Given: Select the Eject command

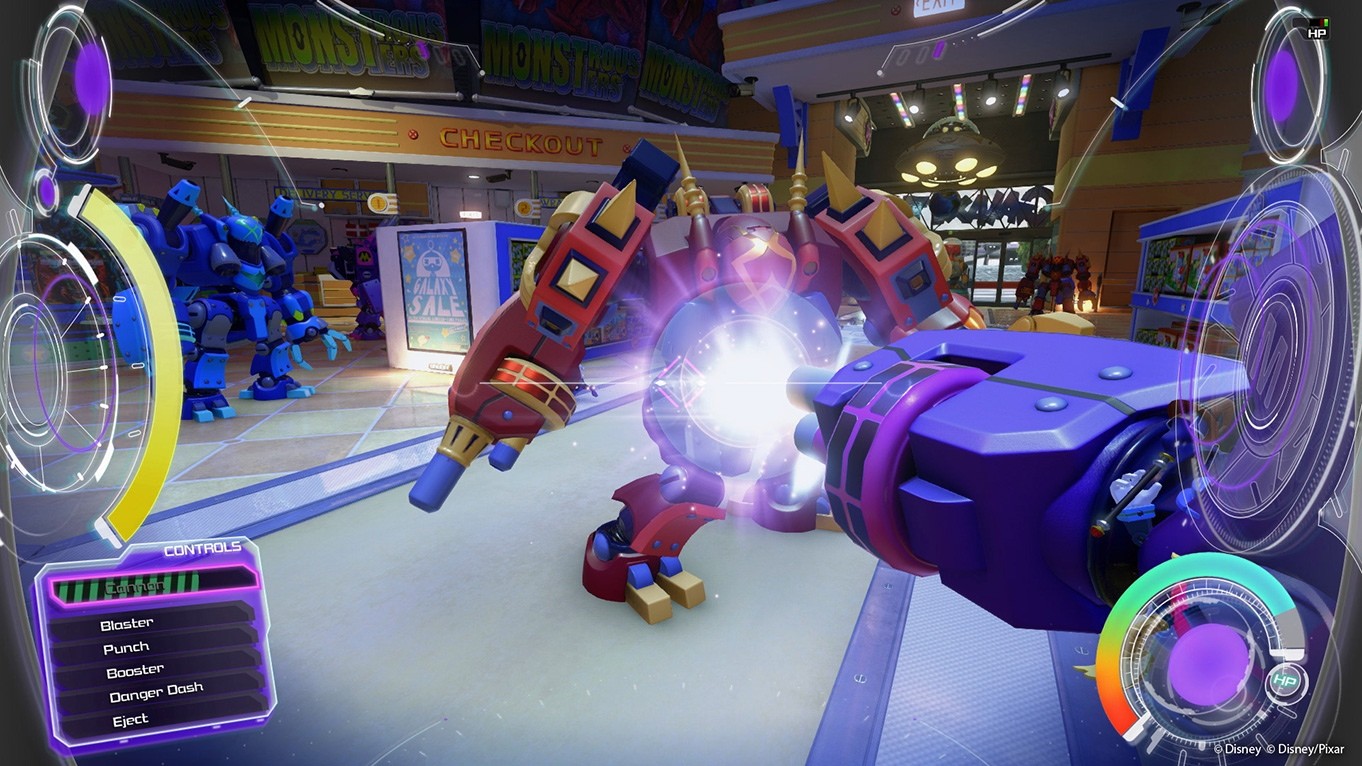Looking at the screenshot, I should (131, 718).
